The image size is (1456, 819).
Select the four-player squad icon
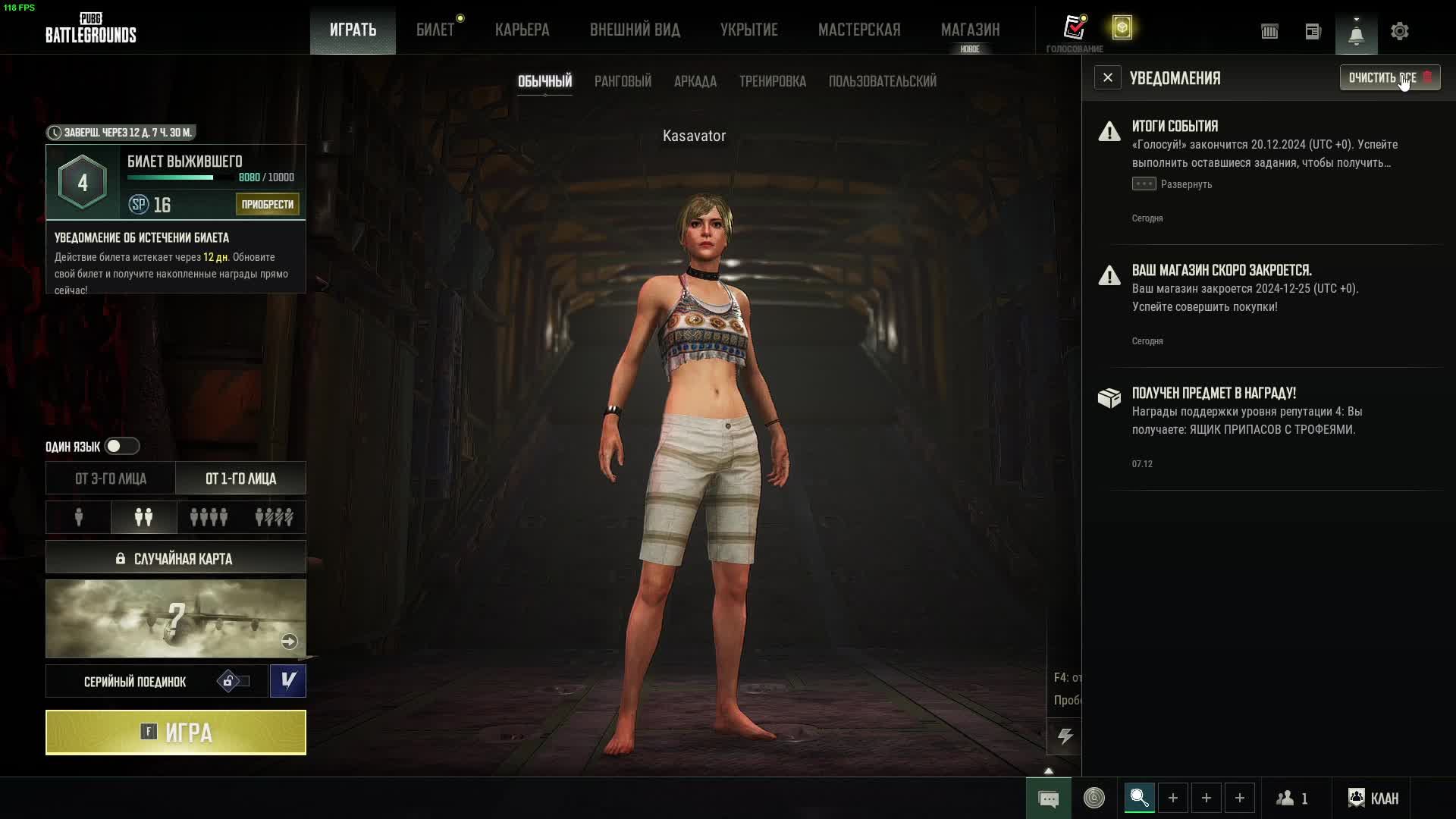click(209, 517)
